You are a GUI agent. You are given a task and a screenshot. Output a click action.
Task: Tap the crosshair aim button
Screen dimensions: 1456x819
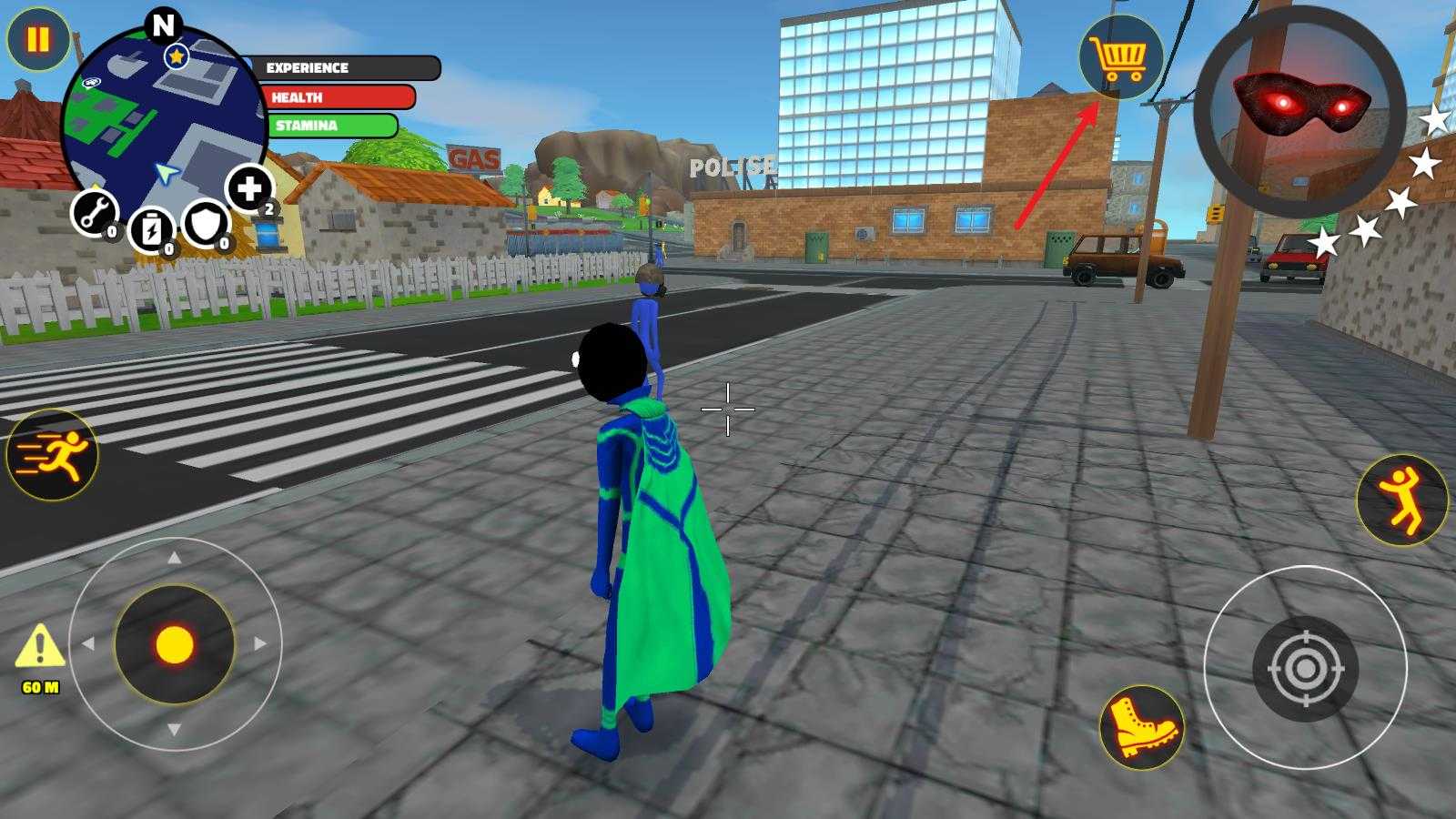point(1305,669)
